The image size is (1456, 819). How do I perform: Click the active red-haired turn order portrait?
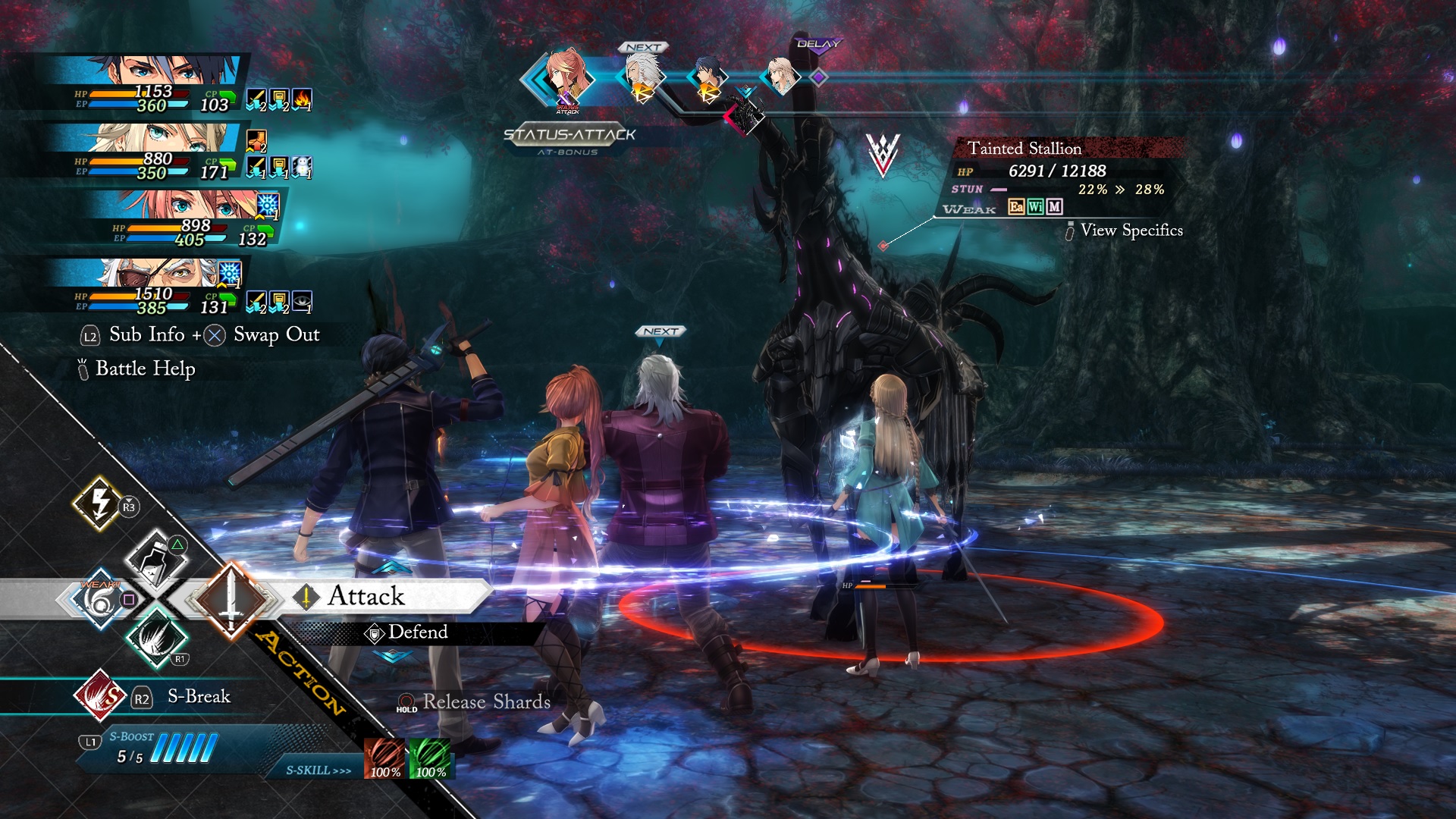565,77
